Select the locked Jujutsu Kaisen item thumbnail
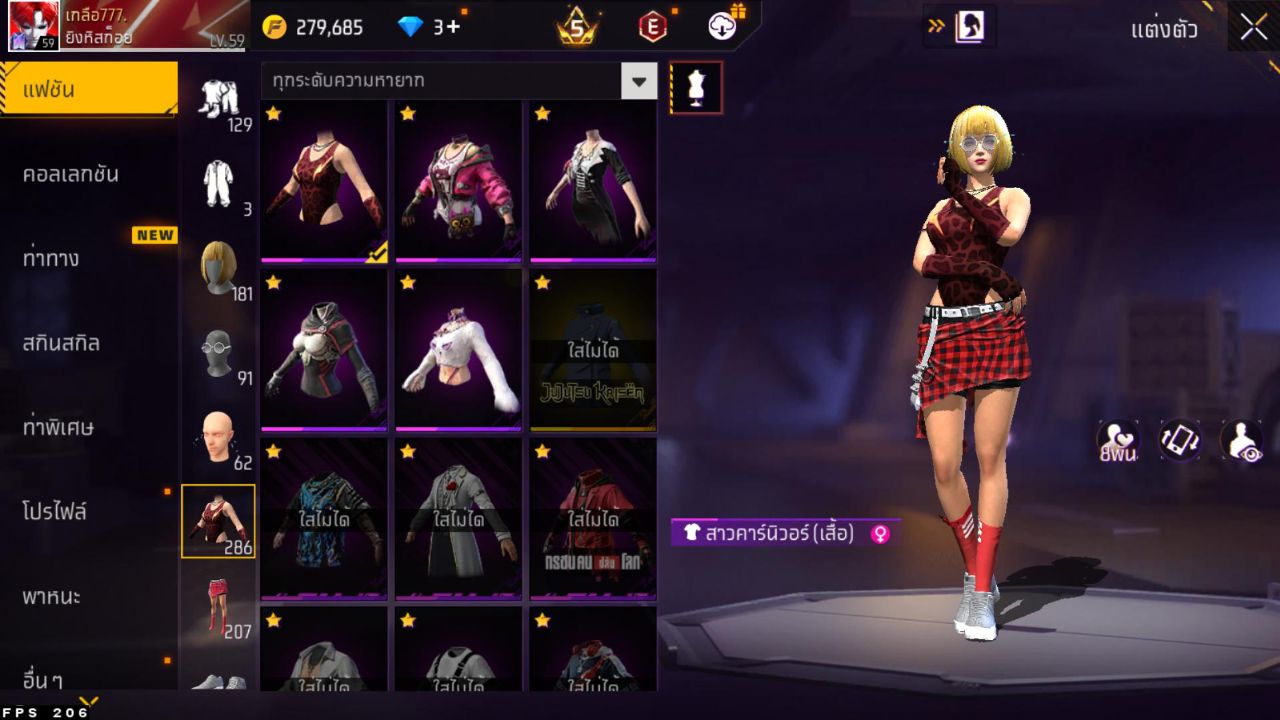The image size is (1280, 720). point(592,350)
